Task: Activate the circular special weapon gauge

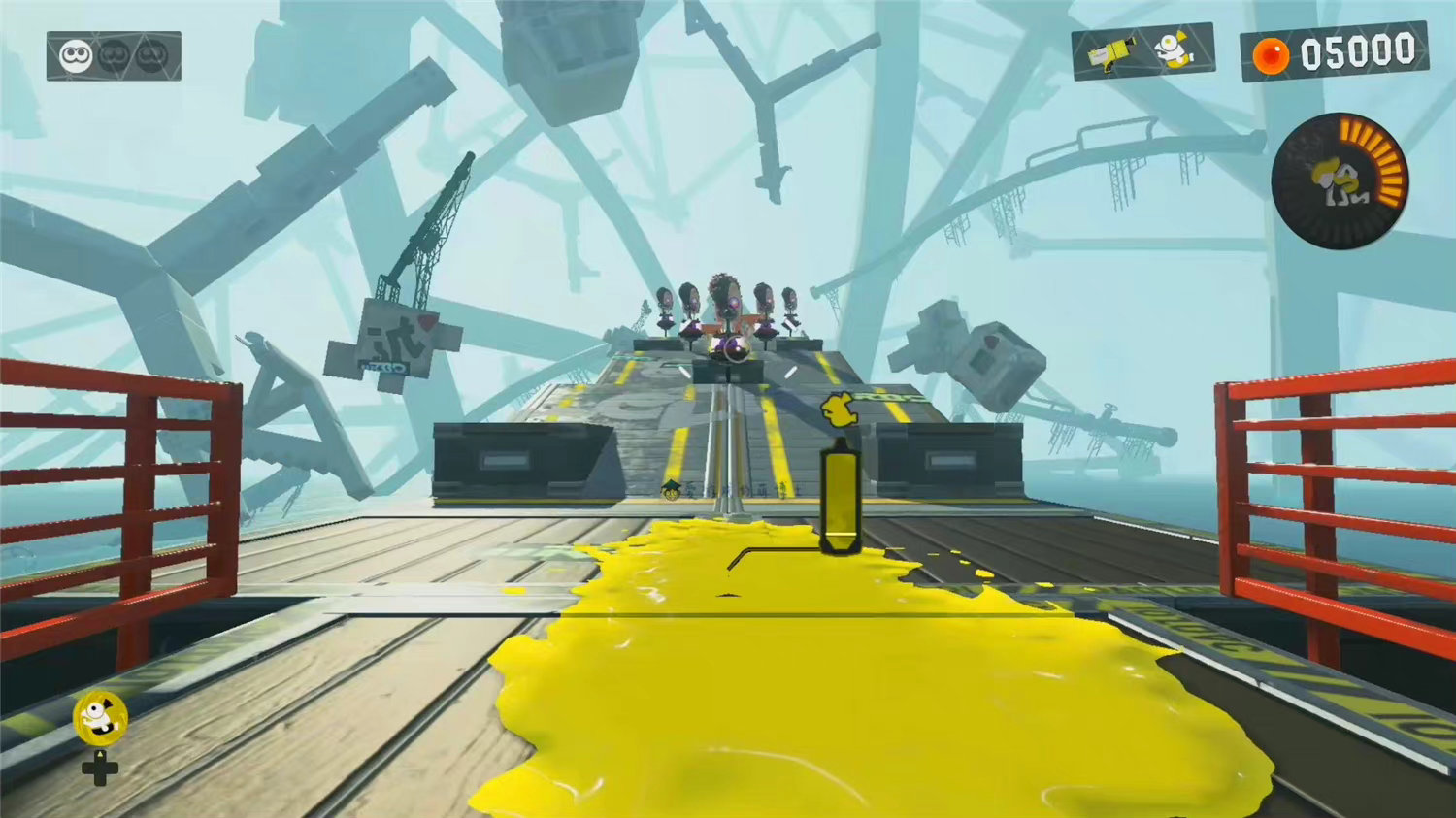Action: pyautogui.click(x=1340, y=180)
